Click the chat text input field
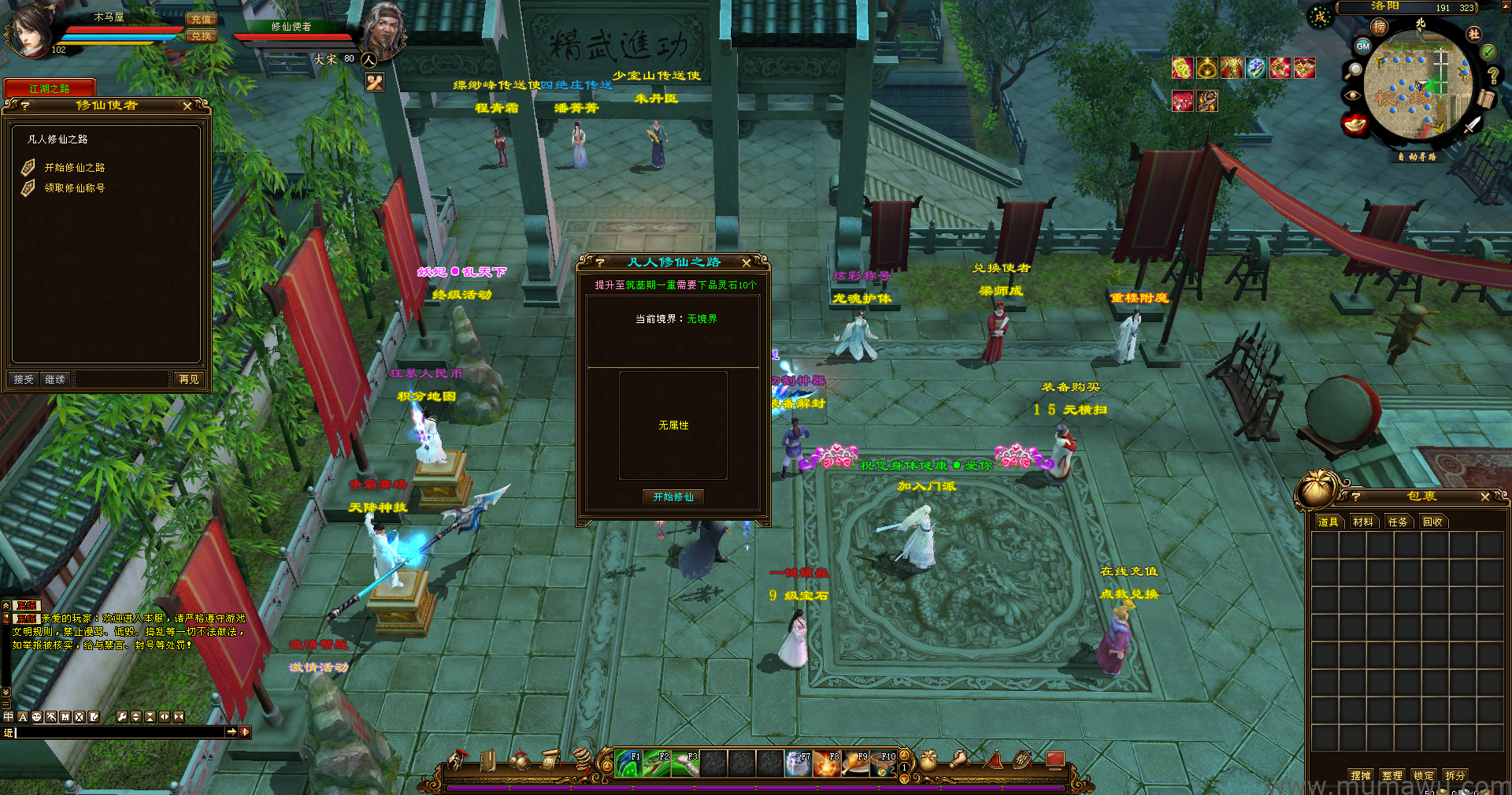 coord(118,732)
